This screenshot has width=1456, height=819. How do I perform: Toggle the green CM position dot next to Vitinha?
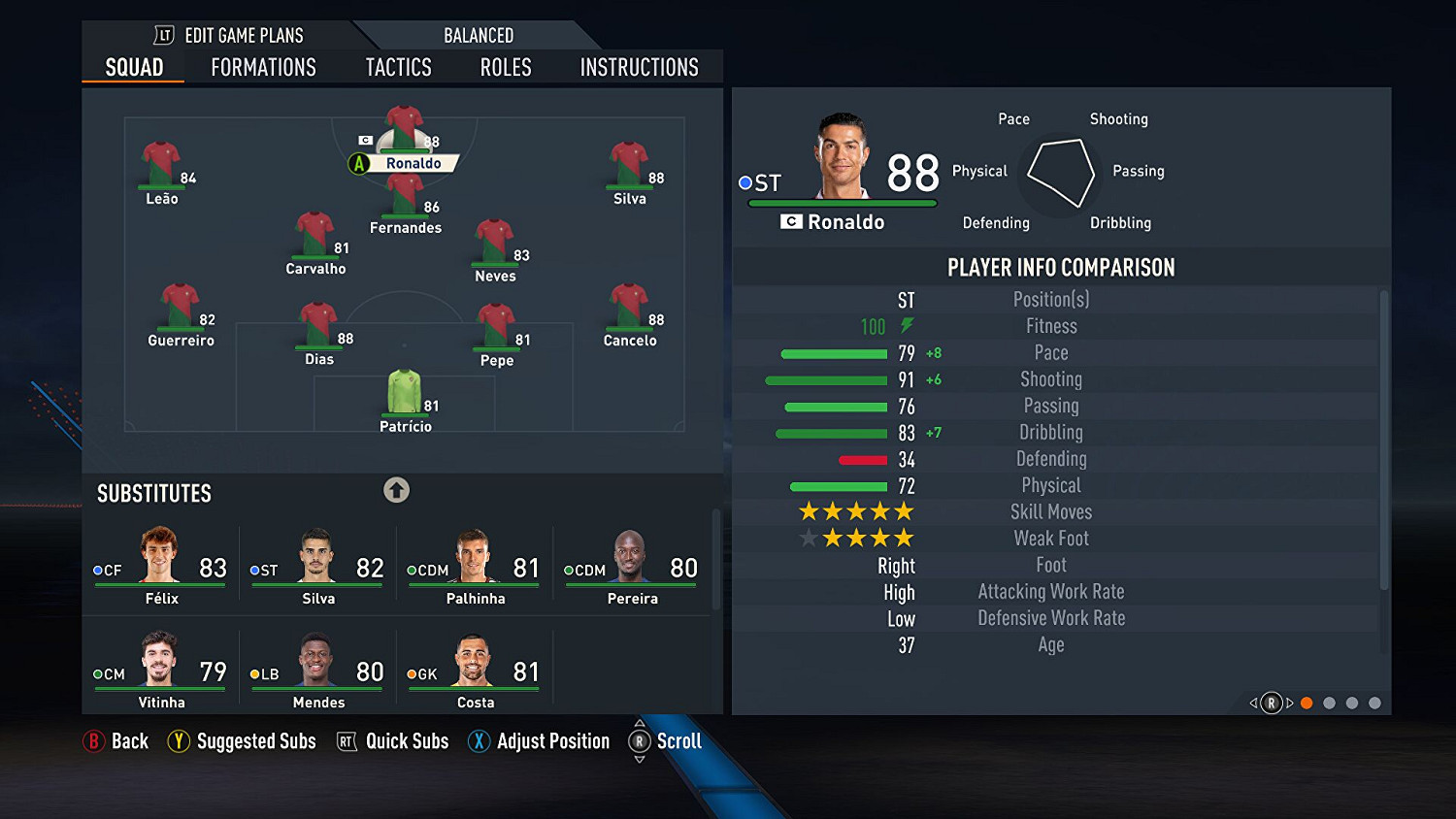(97, 673)
